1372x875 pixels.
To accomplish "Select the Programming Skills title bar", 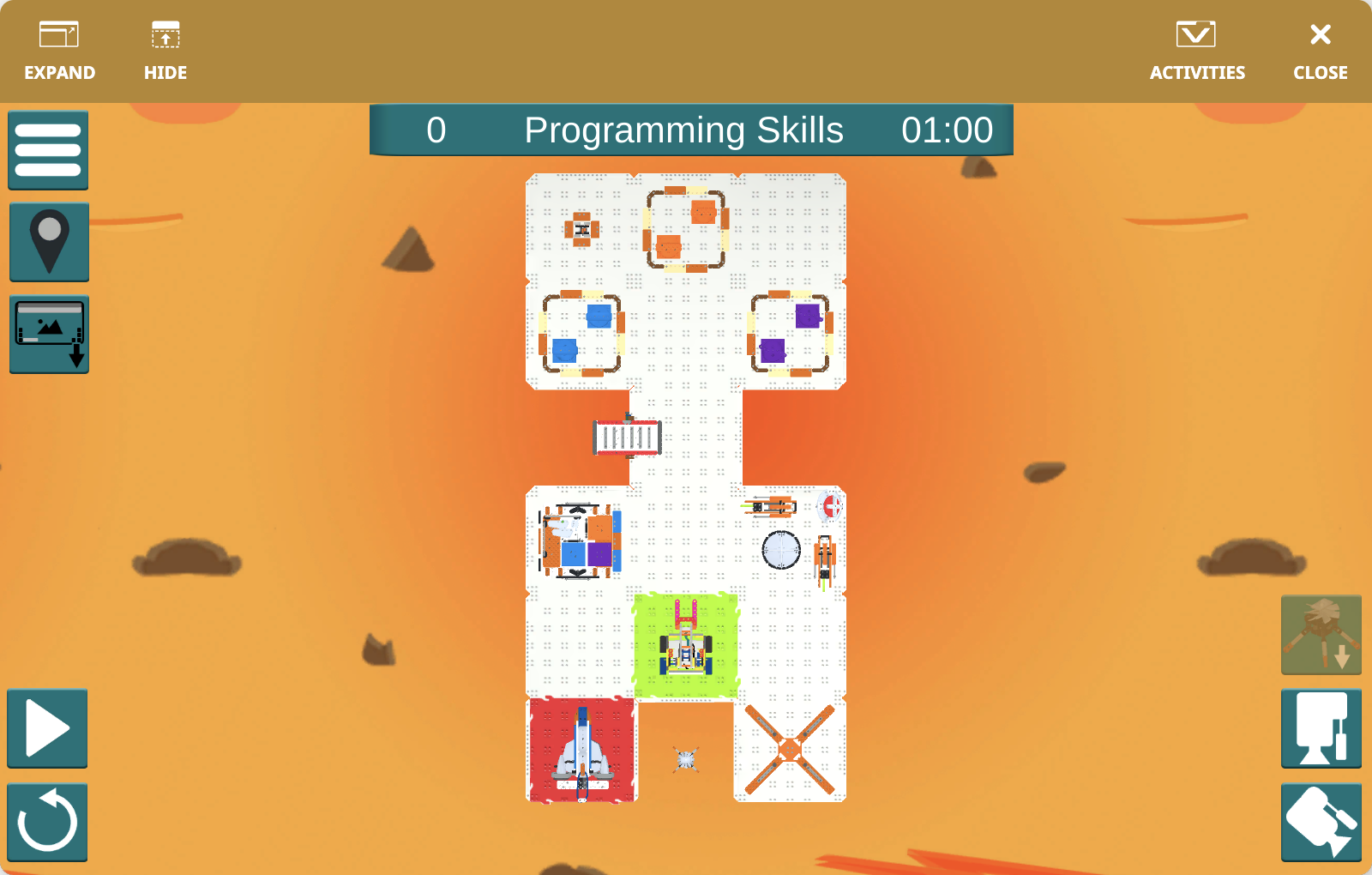I will (685, 130).
